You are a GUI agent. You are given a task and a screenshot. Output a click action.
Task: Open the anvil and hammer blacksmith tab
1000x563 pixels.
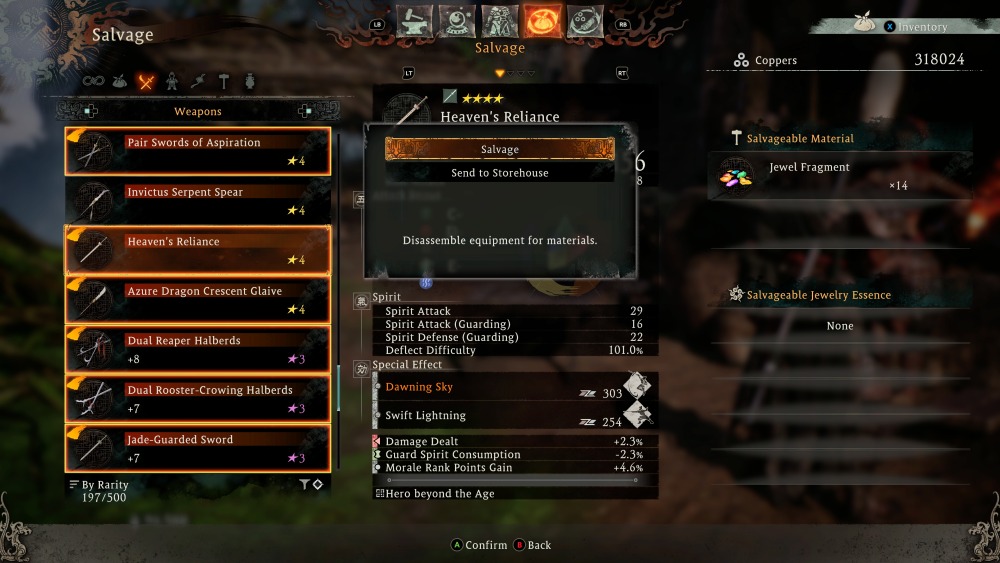414,20
